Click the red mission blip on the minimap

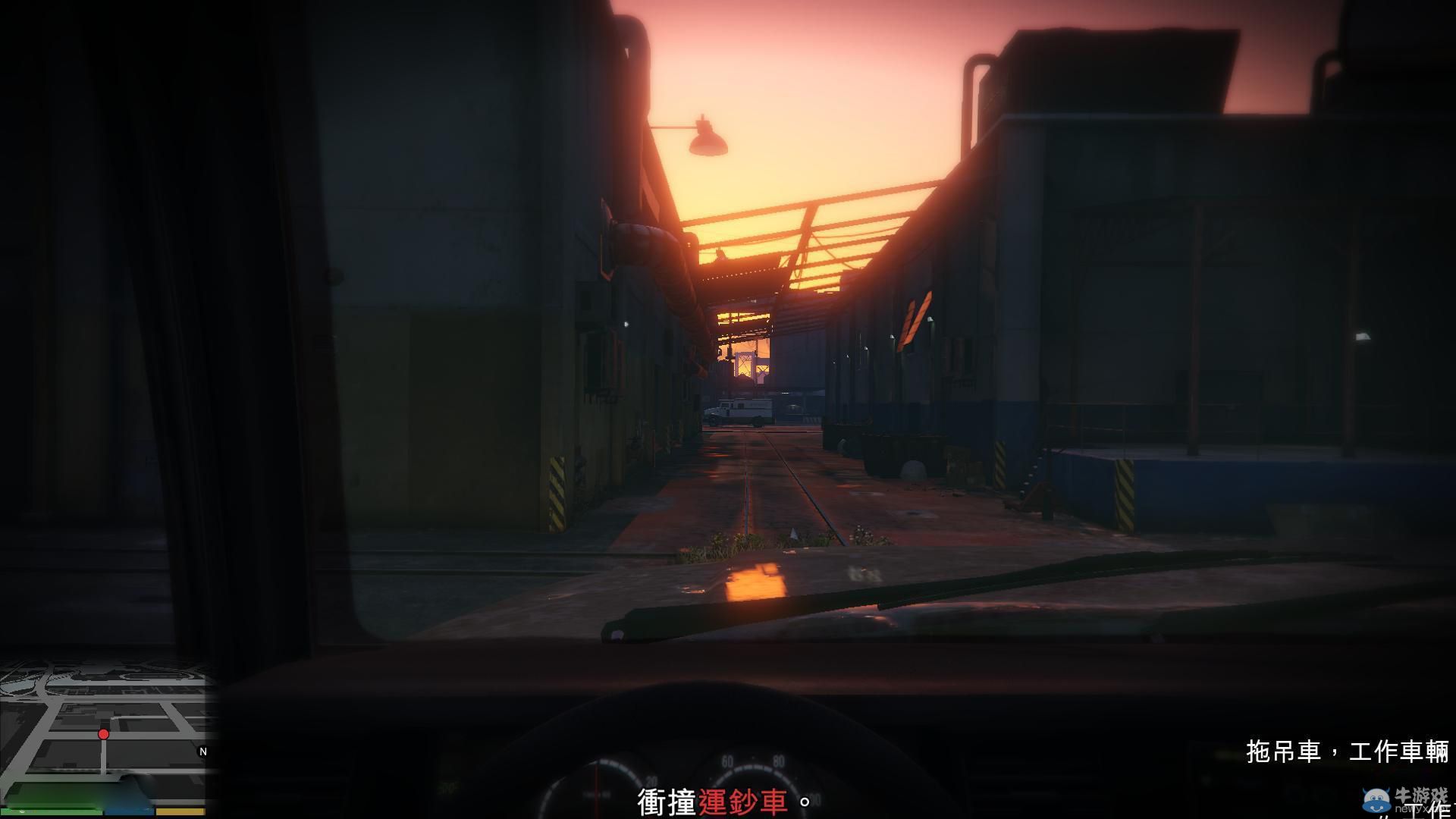click(x=102, y=734)
